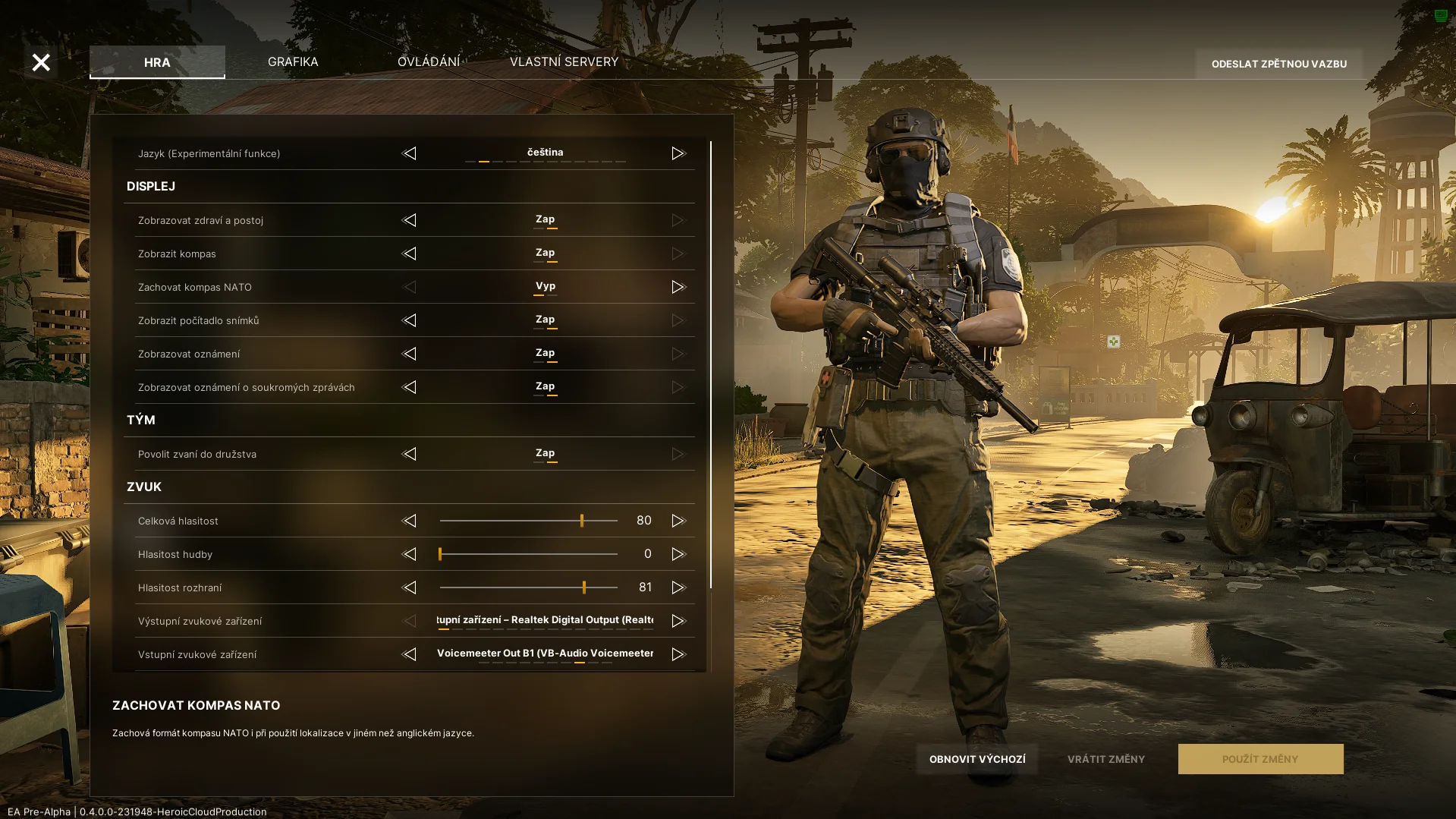Apply changes with POUŽÍT ZMĚNY
1456x819 pixels.
pos(1259,759)
